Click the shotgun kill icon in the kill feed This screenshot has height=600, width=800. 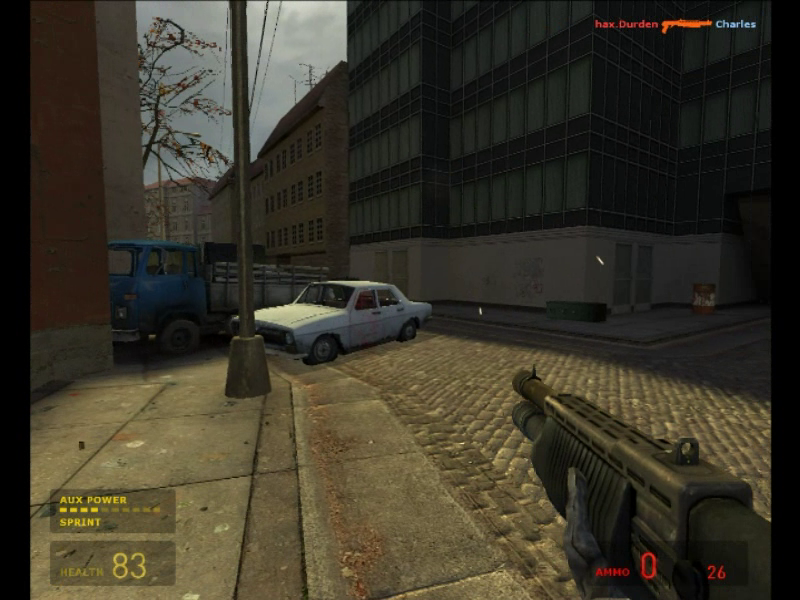pos(686,24)
